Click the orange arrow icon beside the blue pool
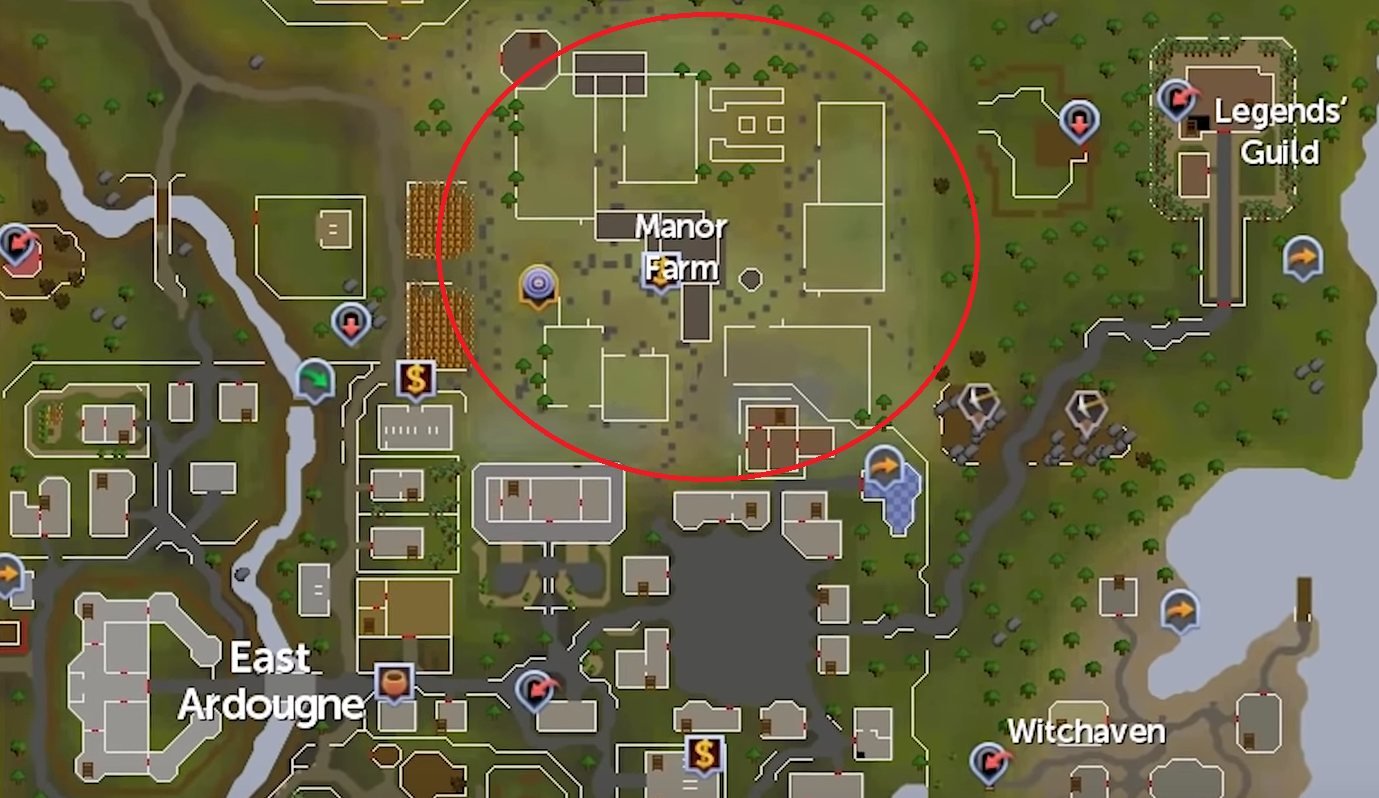This screenshot has height=798, width=1379. click(x=883, y=465)
